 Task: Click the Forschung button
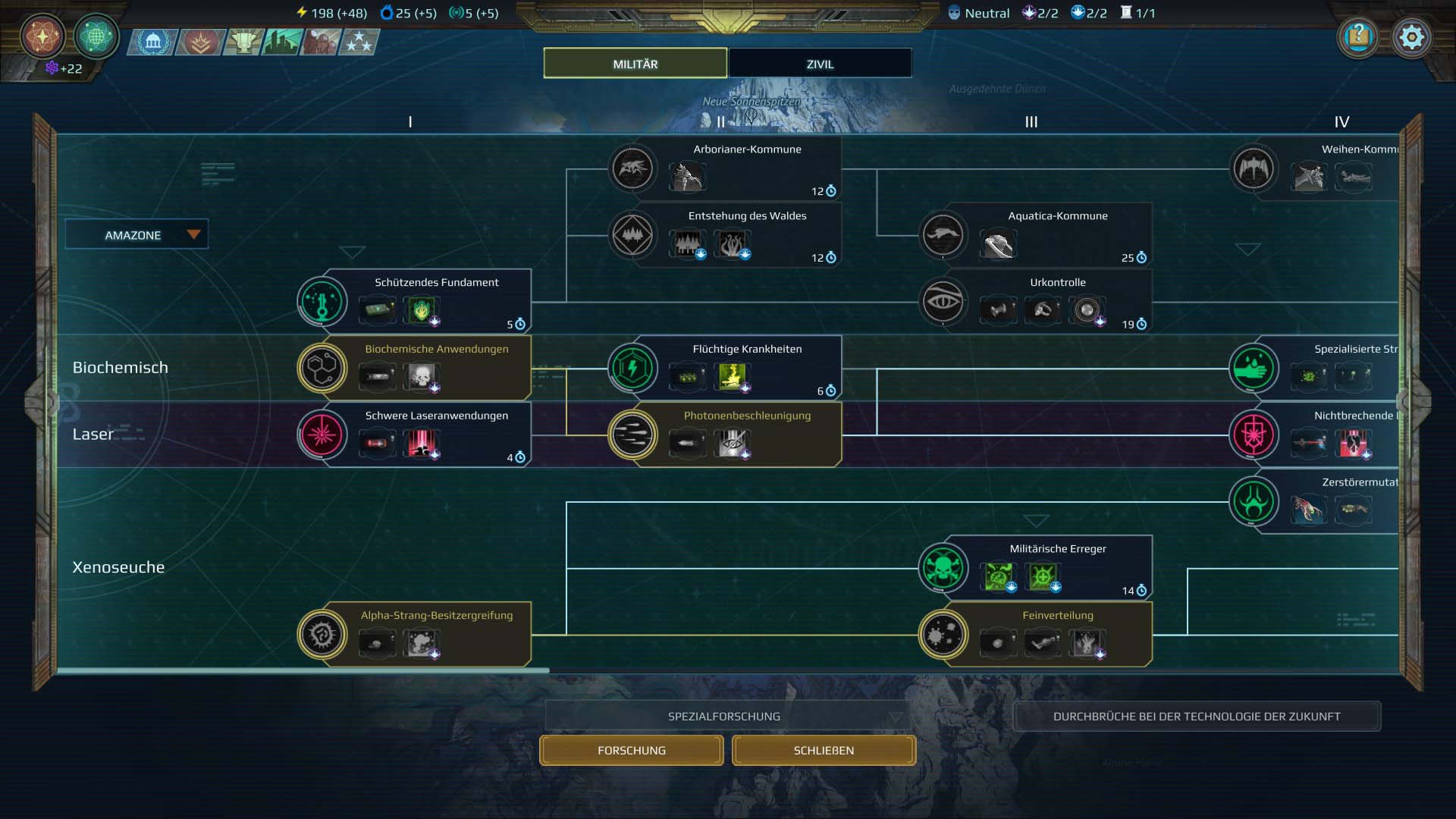(x=631, y=750)
